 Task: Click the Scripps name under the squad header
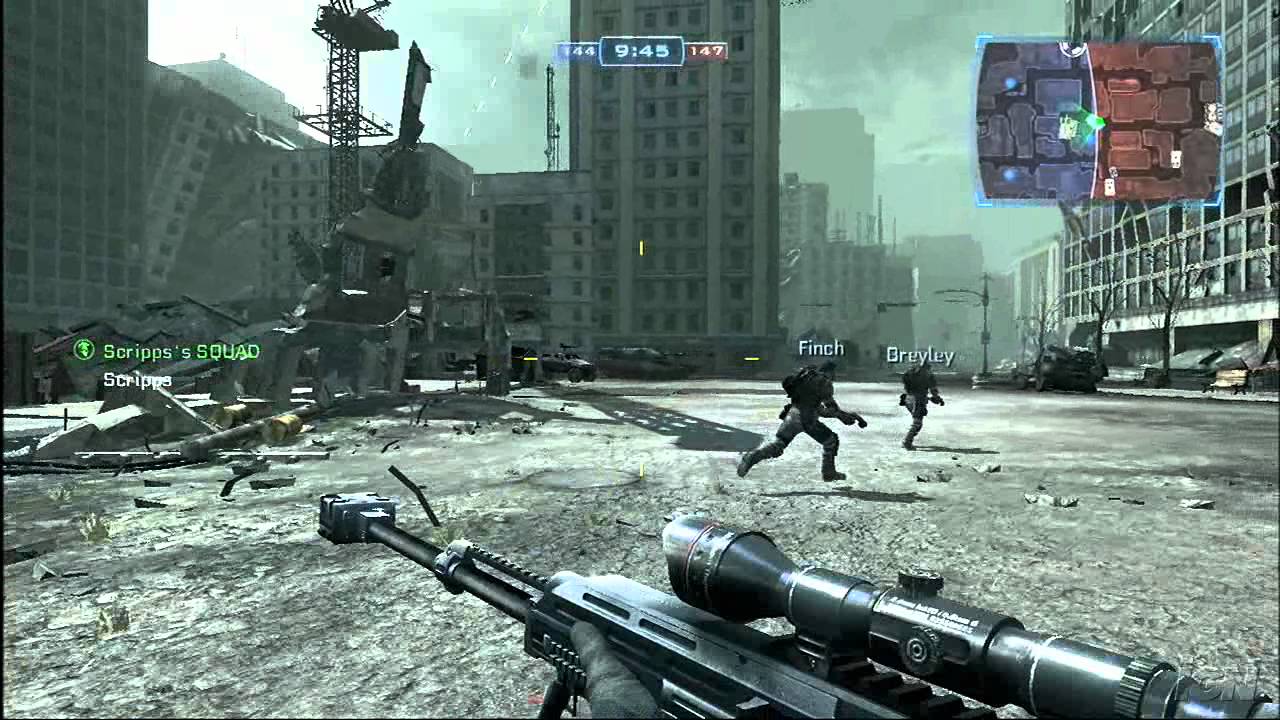pyautogui.click(x=137, y=380)
